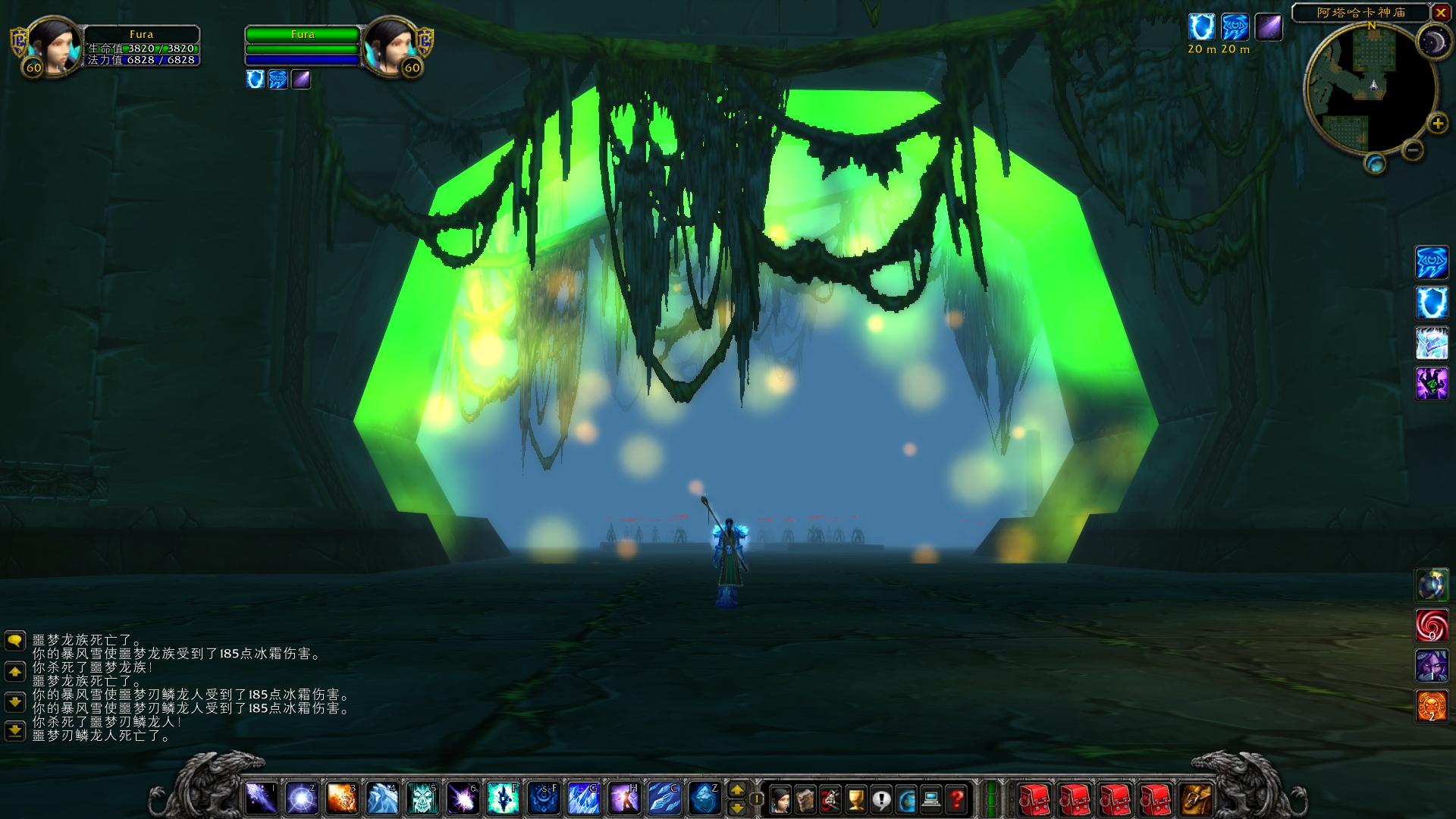Zoom out the minimap with the minus button
The height and width of the screenshot is (819, 1456).
tap(1412, 150)
